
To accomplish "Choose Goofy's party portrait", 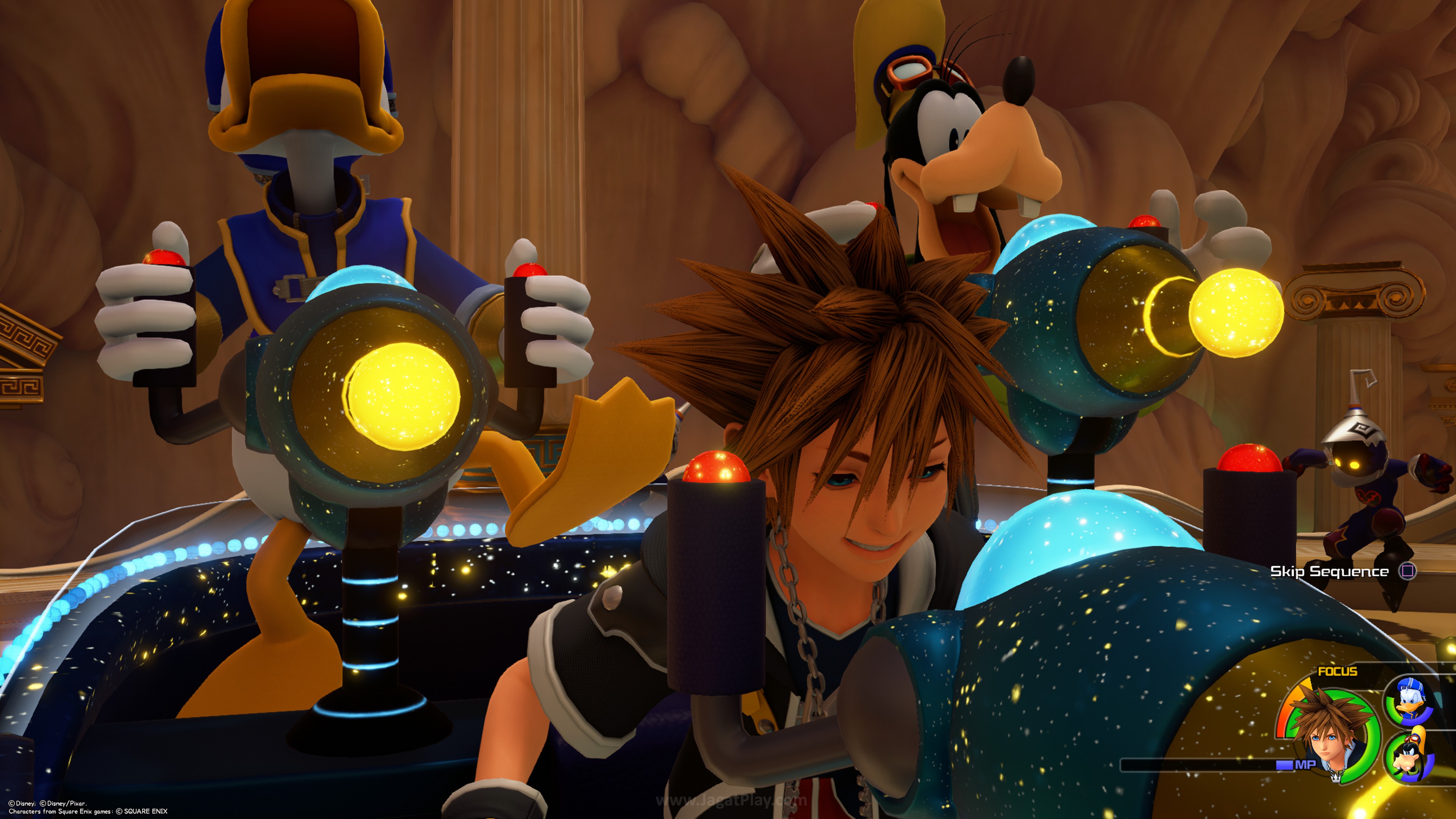I will [x=1409, y=758].
